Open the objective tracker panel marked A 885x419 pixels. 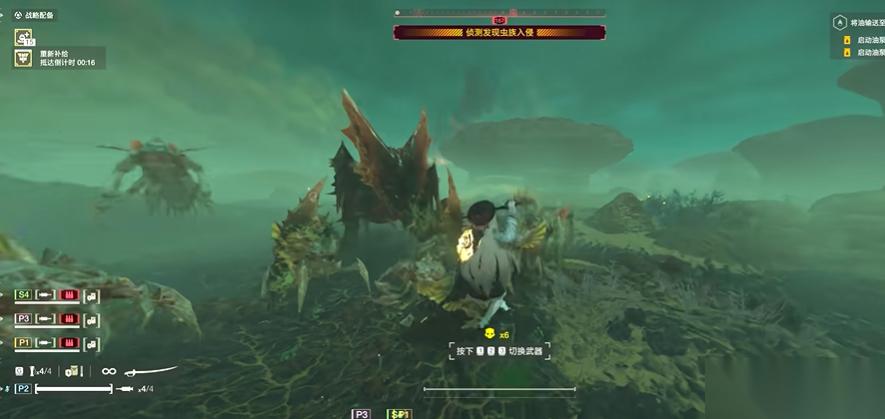coord(840,21)
